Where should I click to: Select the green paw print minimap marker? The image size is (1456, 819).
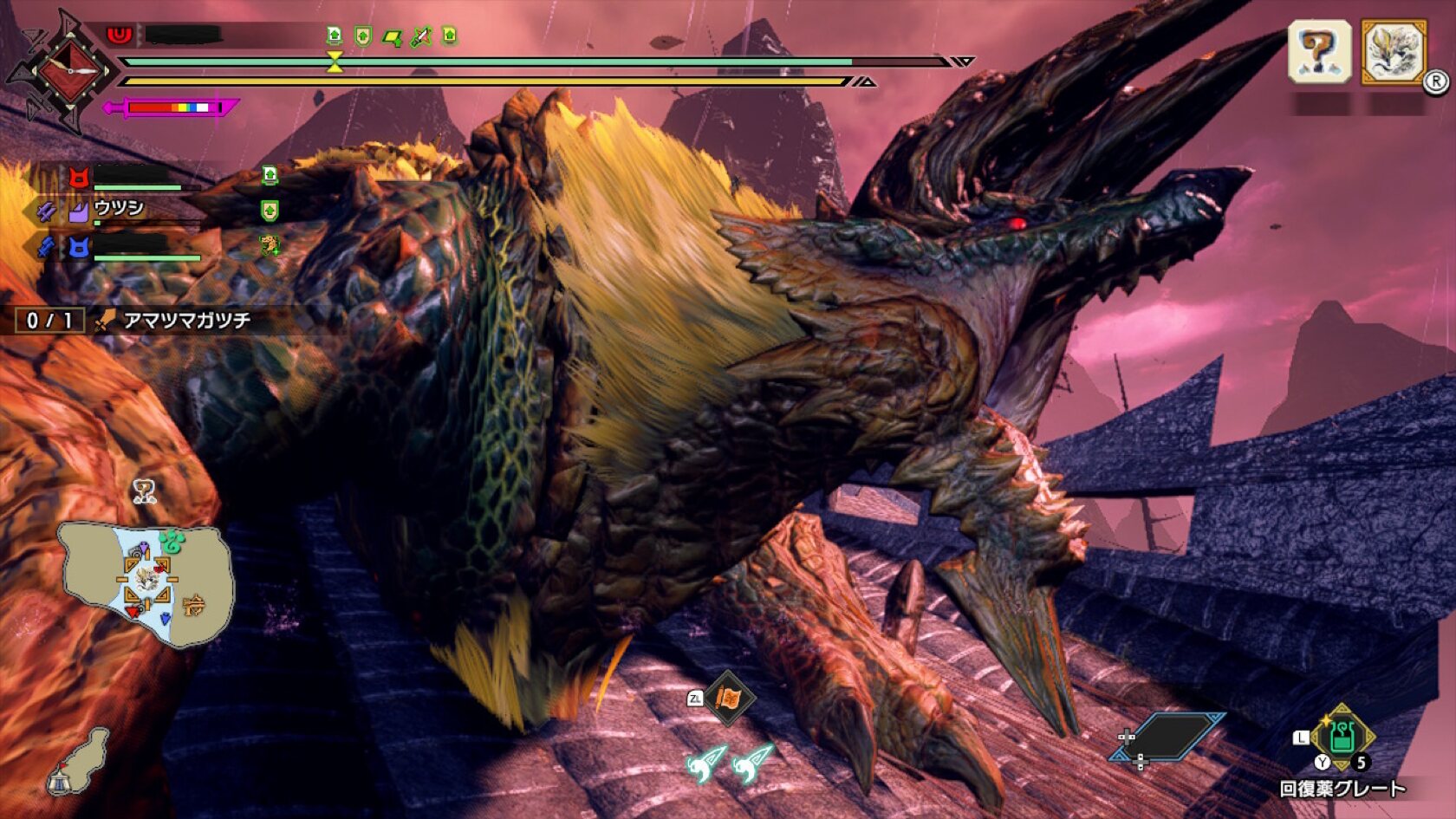click(172, 543)
